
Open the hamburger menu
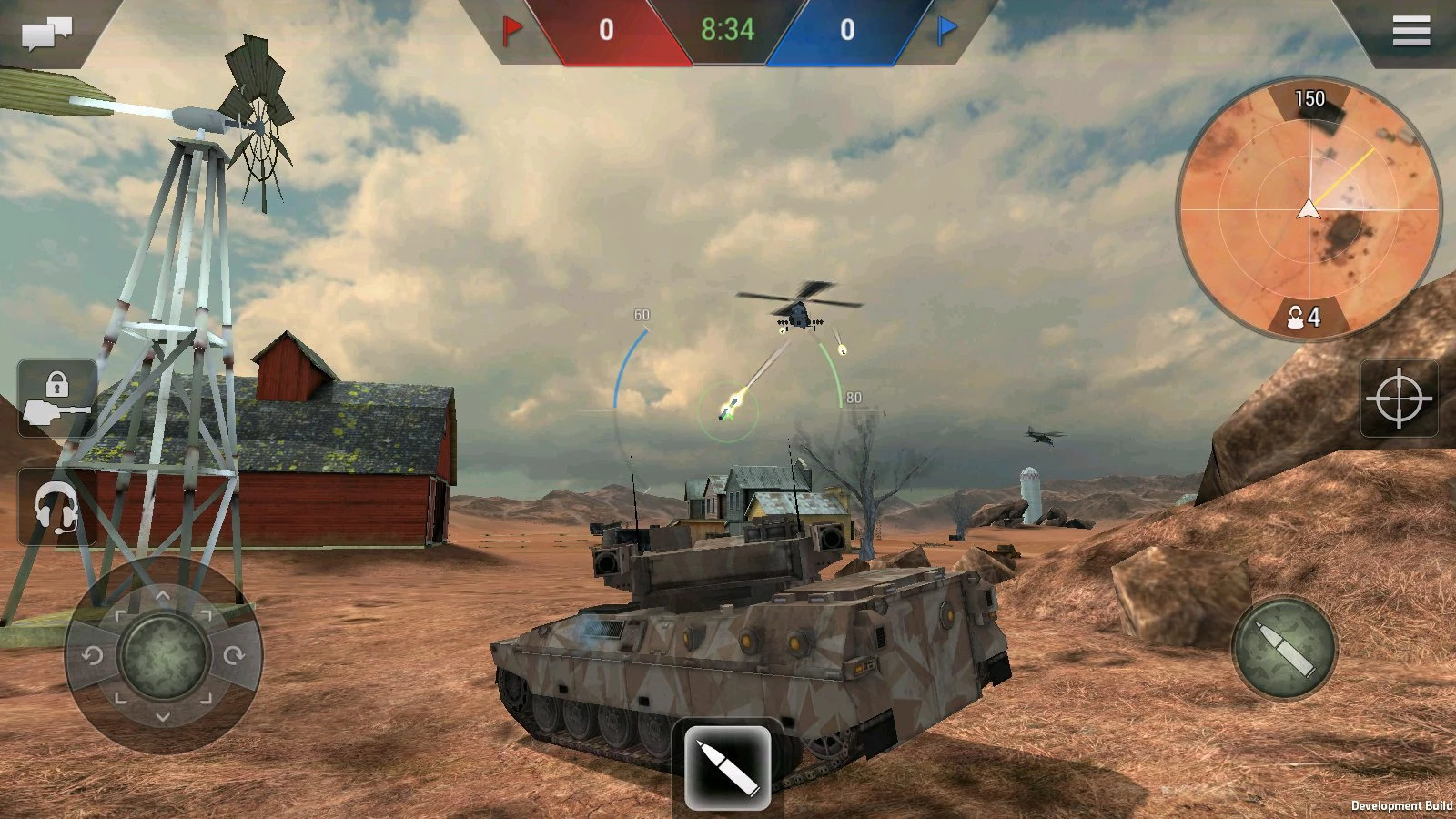coord(1411,30)
